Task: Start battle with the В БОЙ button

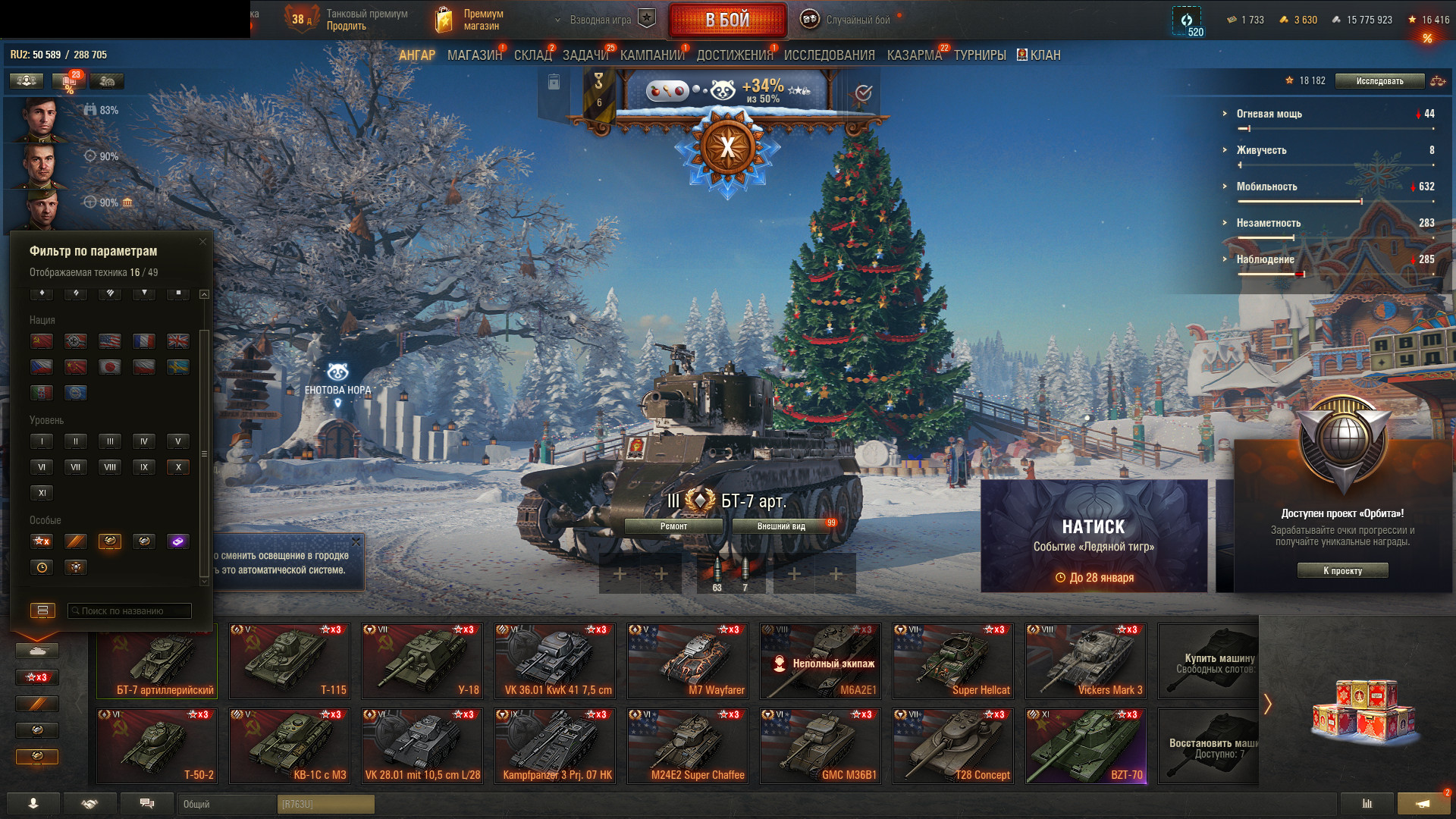Action: [x=727, y=20]
